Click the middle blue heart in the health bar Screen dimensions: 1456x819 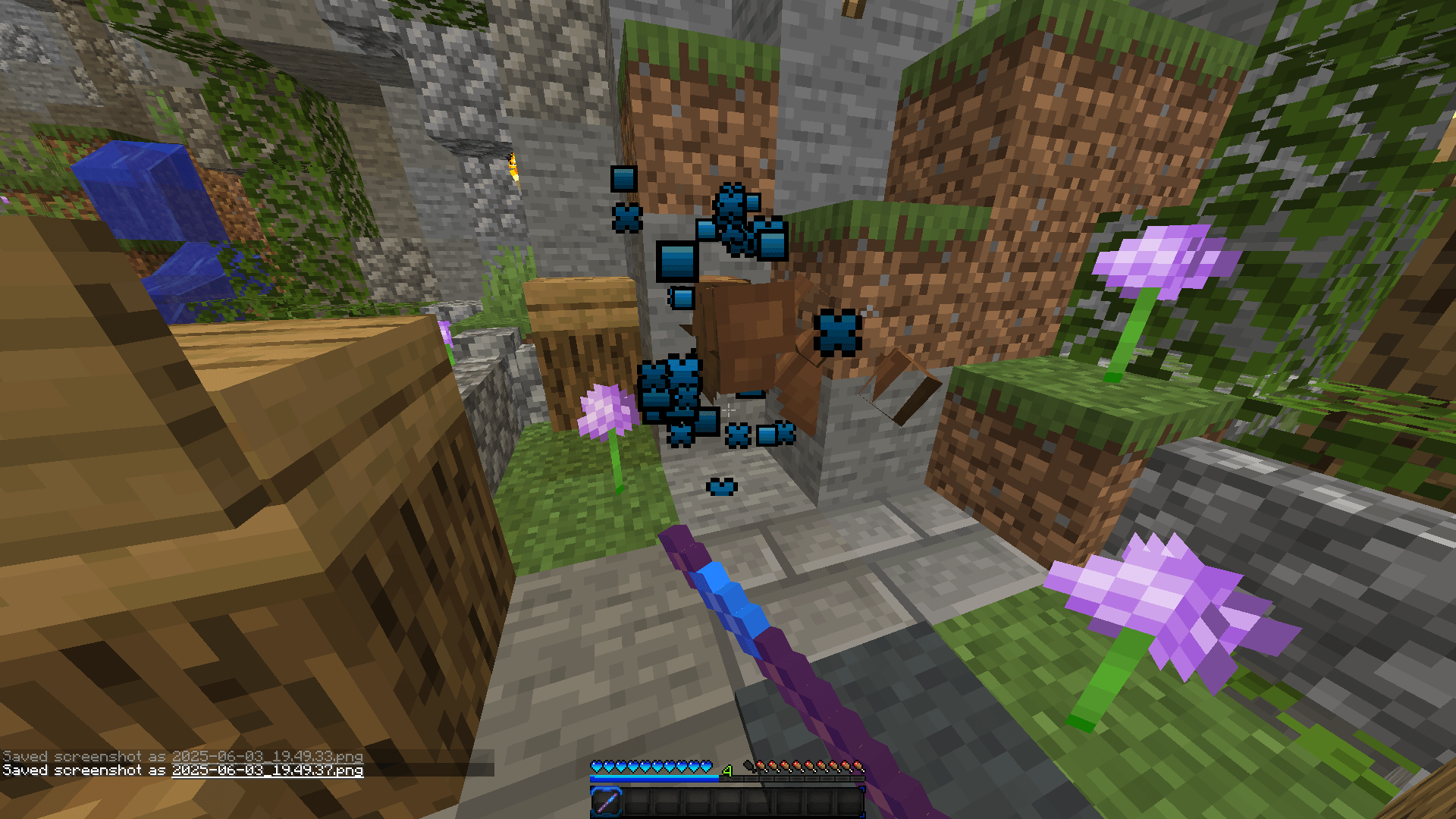(652, 766)
